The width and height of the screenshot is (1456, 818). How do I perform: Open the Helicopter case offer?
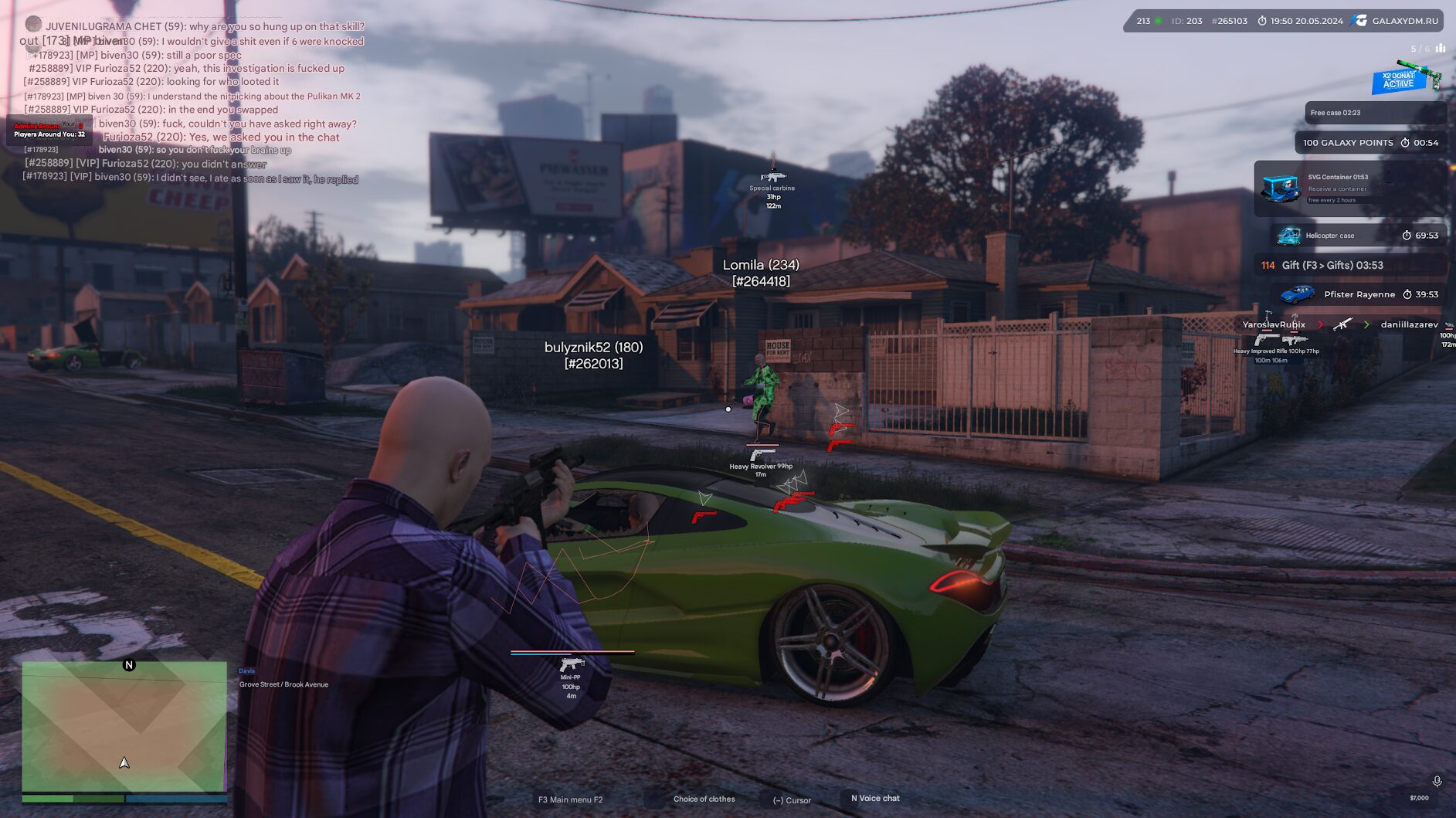(x=1358, y=236)
